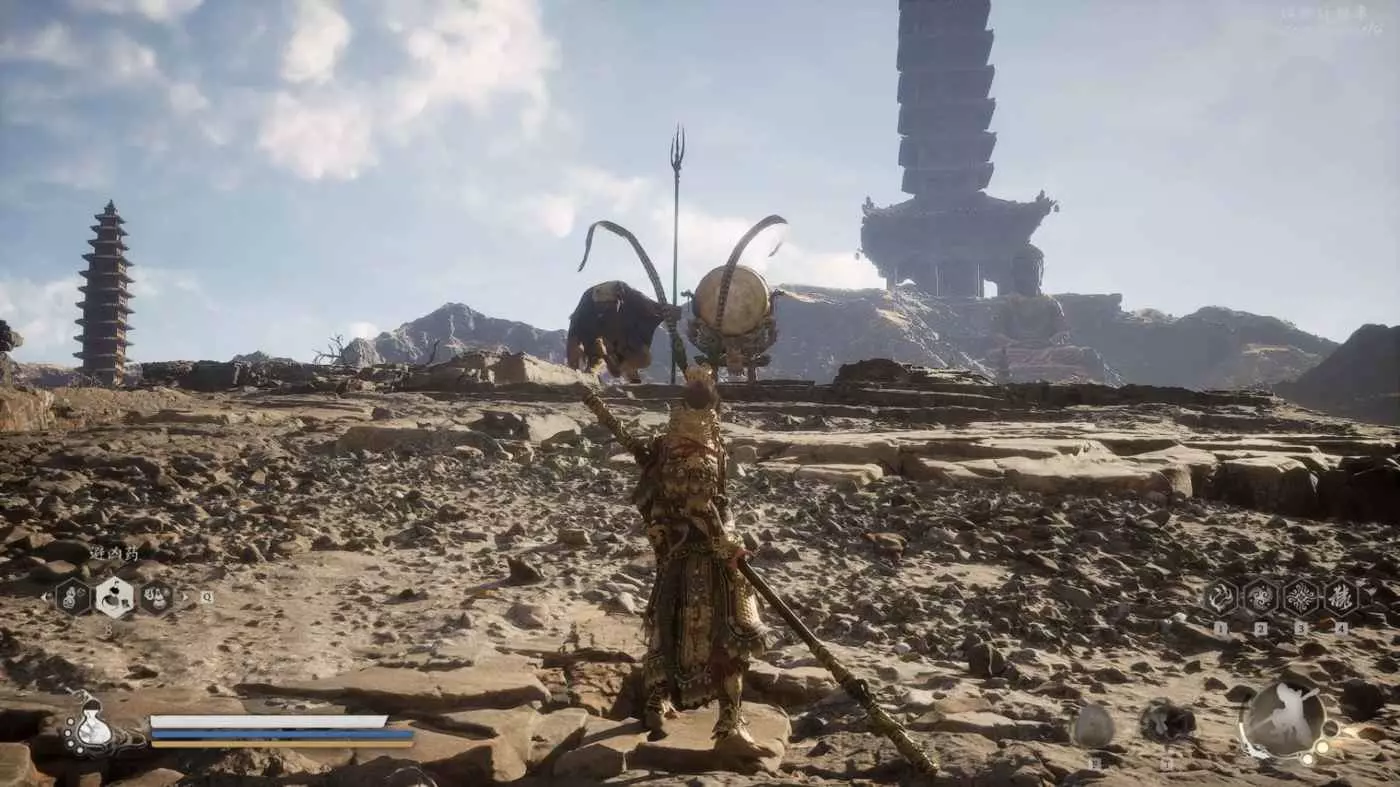
Task: Choose the dark hexagon item left of the highlighted slot
Action: tap(74, 597)
